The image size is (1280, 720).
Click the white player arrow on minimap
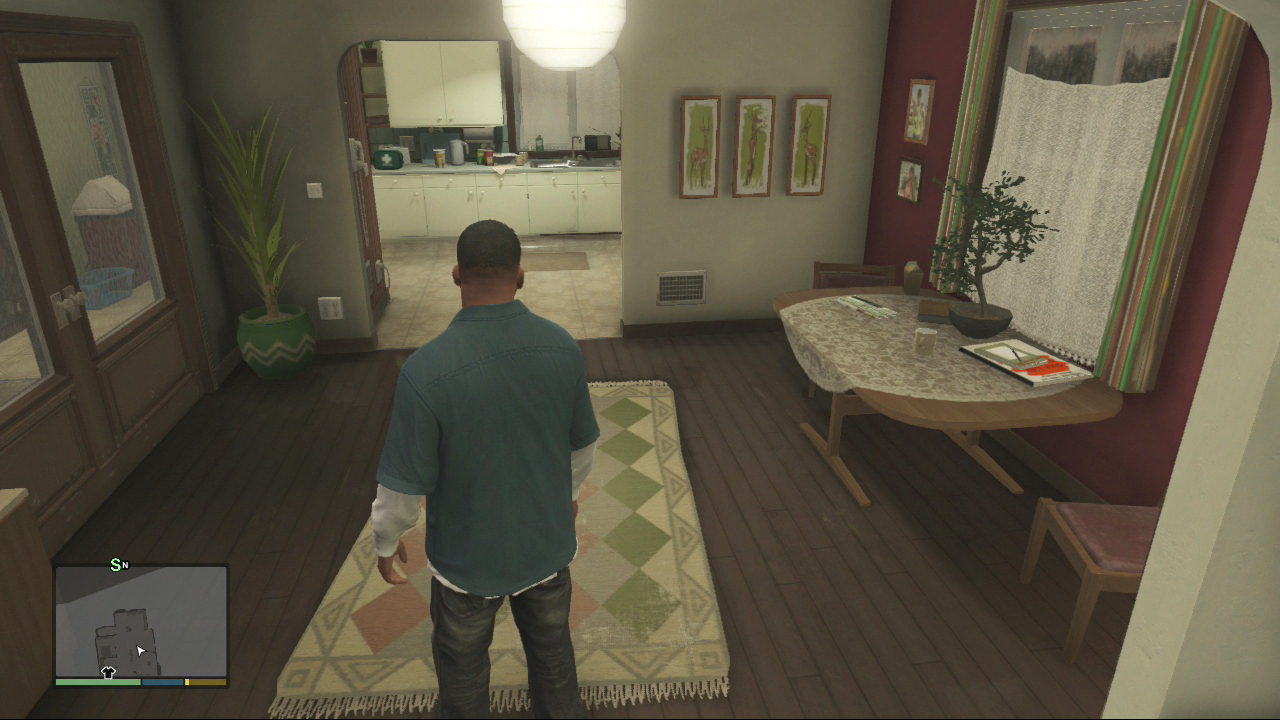point(141,650)
